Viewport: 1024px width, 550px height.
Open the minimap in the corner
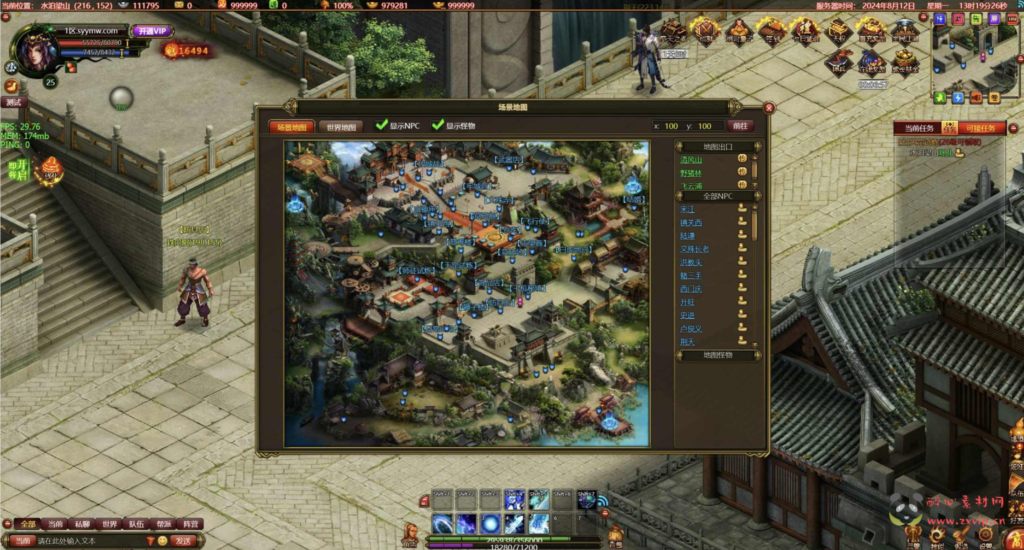coord(975,55)
